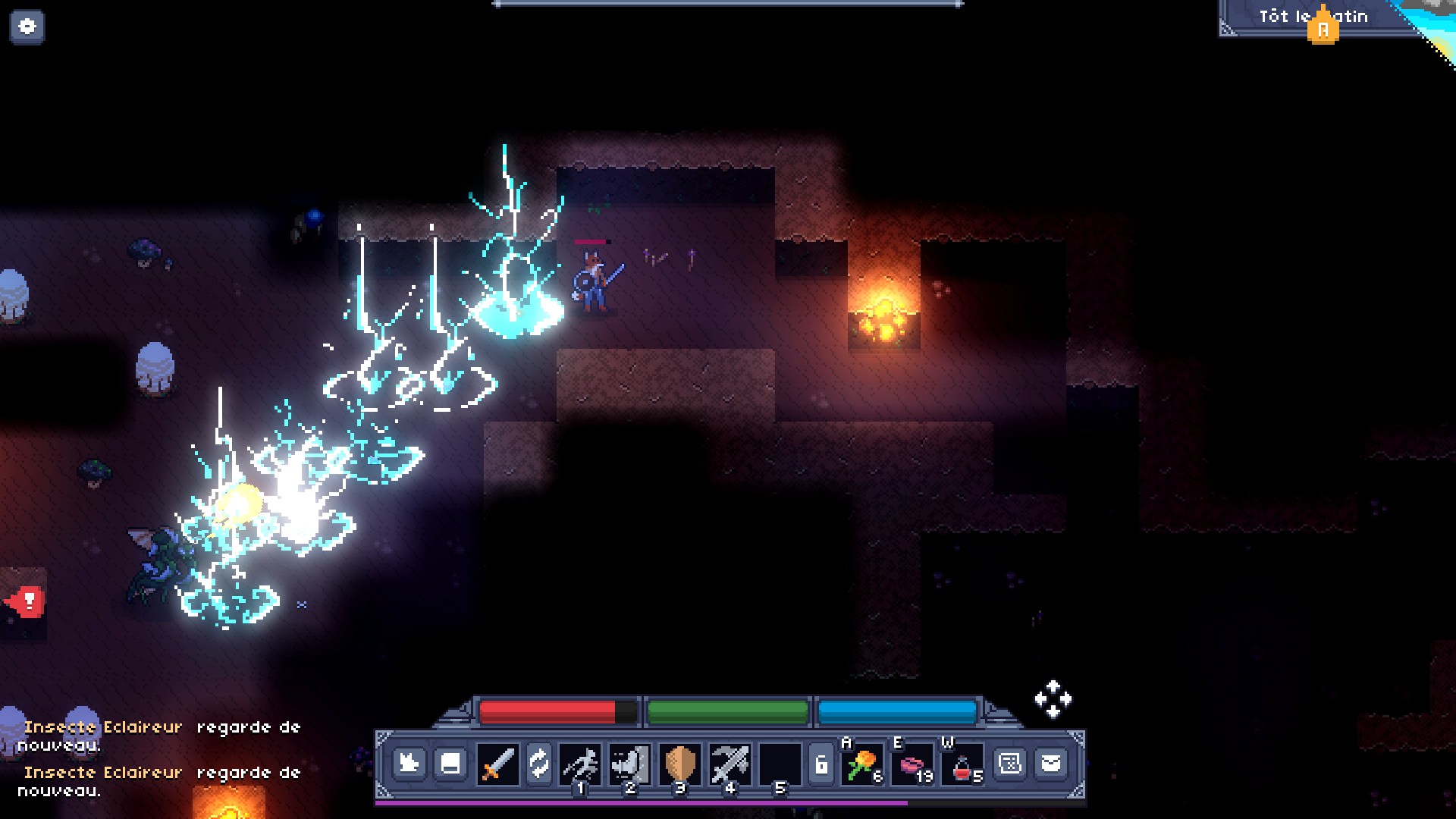1456x819 pixels.
Task: Activate the dash ability in slot 1
Action: [580, 764]
